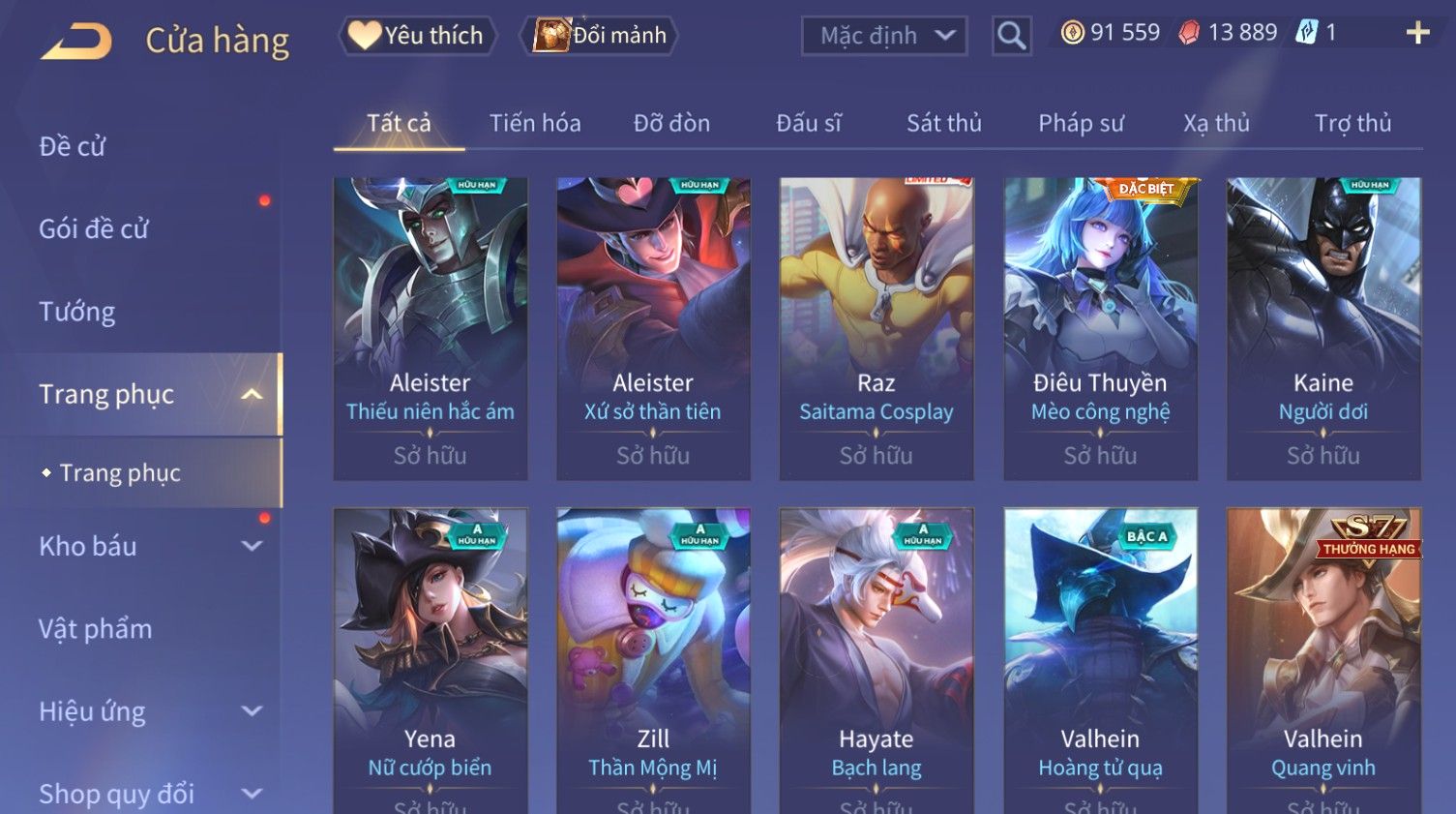Image resolution: width=1456 pixels, height=814 pixels.
Task: Open the Tướng heroes section
Action: coord(77,312)
